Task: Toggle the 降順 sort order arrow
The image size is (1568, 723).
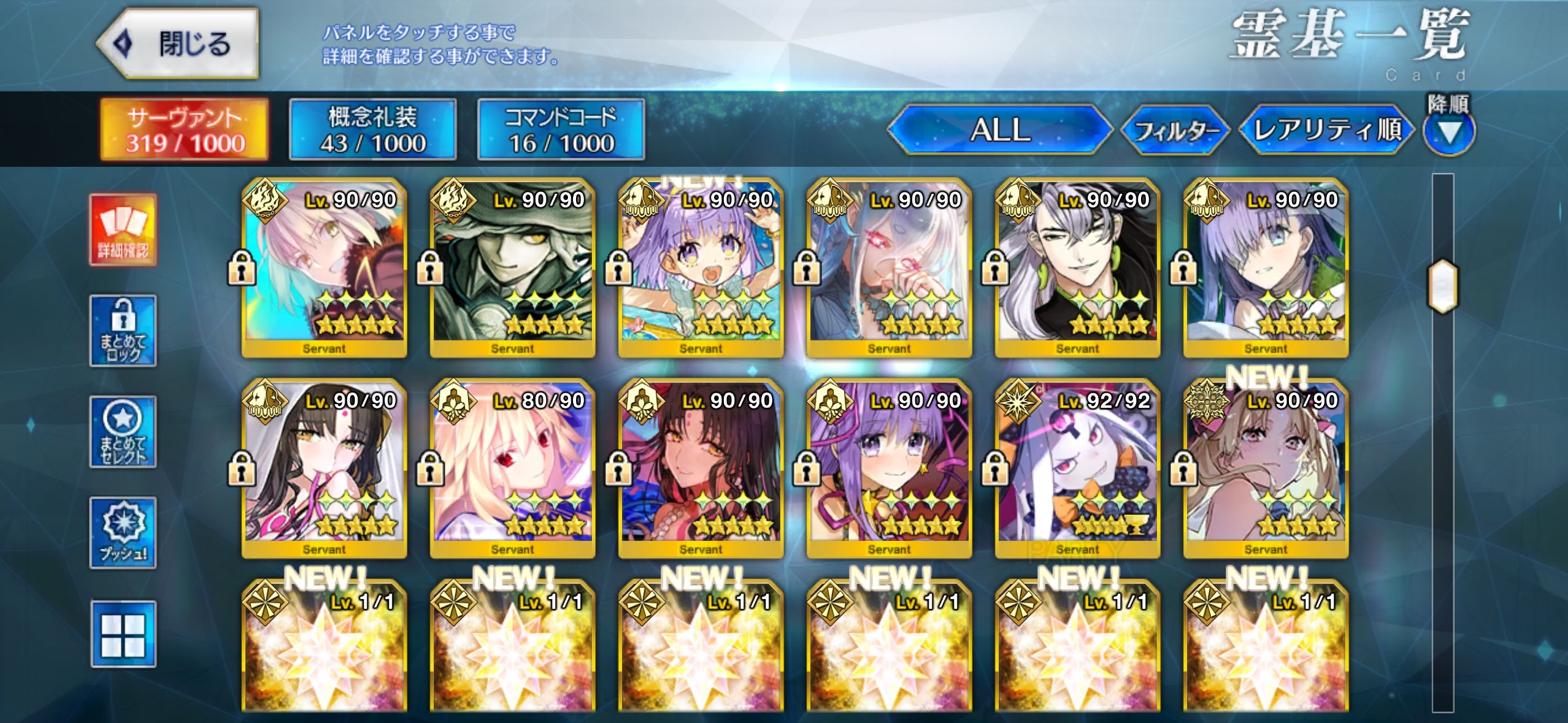Action: point(1448,132)
